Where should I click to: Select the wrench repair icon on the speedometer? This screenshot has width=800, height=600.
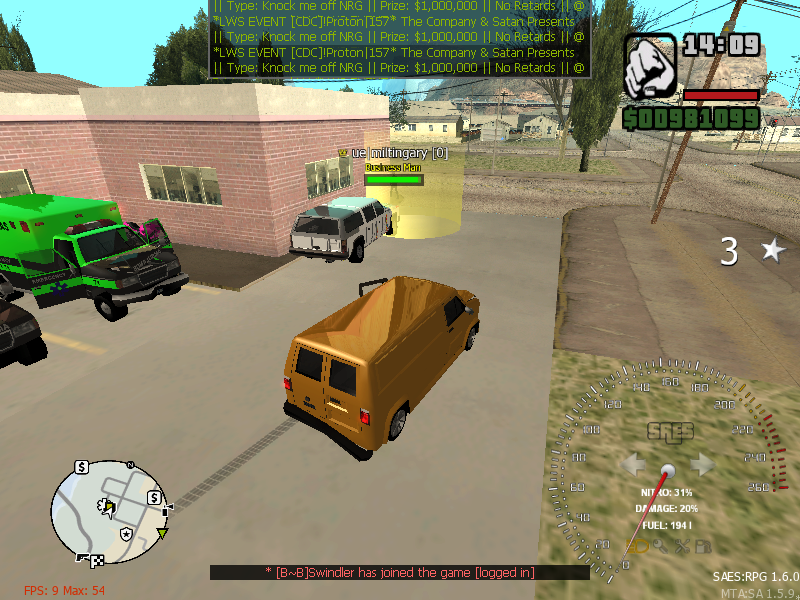682,546
